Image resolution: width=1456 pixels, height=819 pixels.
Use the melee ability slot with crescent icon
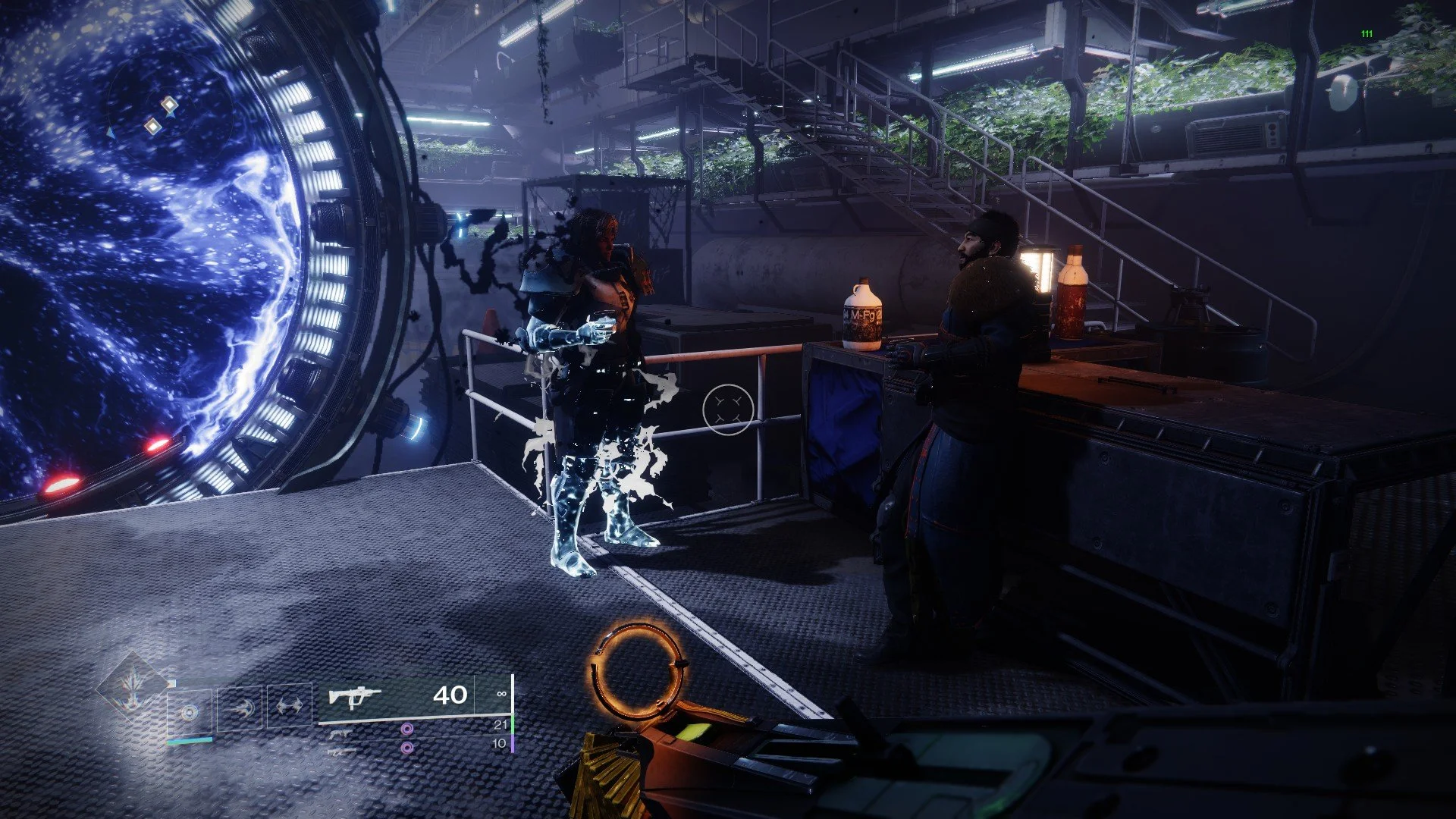(x=240, y=708)
